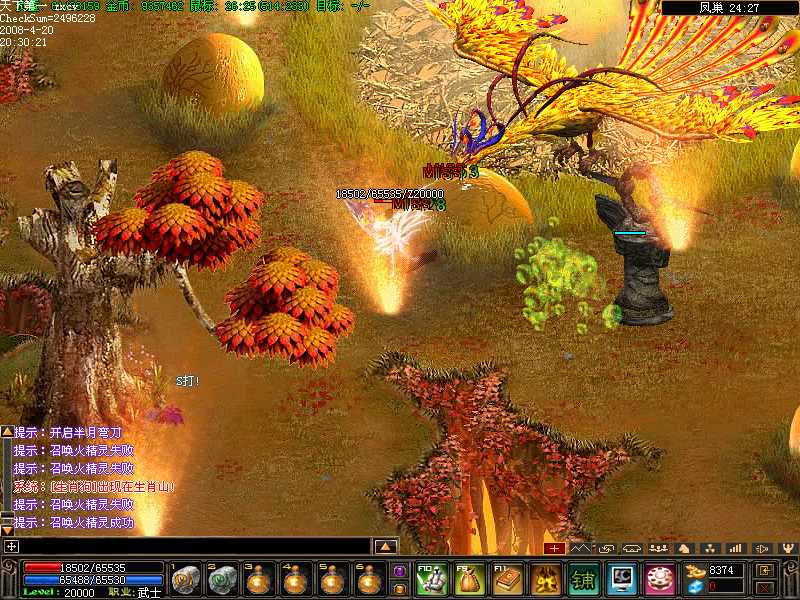The width and height of the screenshot is (800, 600).
Task: Click the signal bars icon
Action: click(736, 548)
